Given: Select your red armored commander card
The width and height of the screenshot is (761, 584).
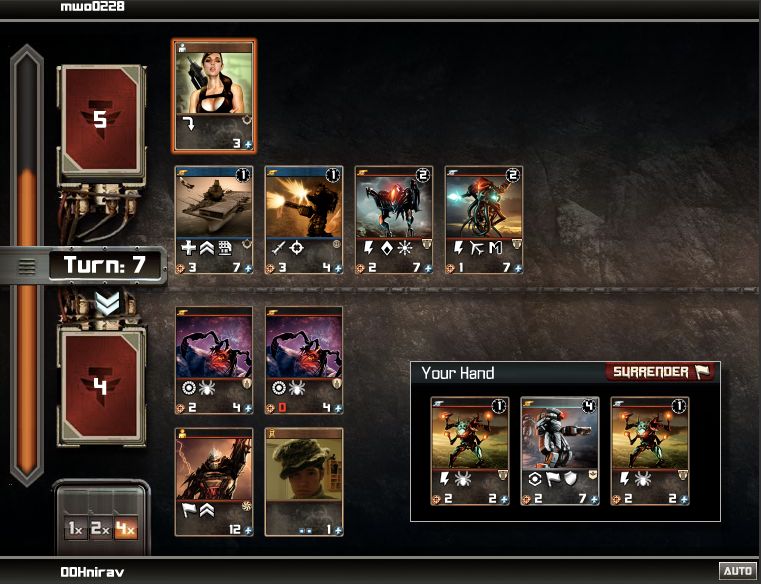Looking at the screenshot, I should [x=214, y=481].
